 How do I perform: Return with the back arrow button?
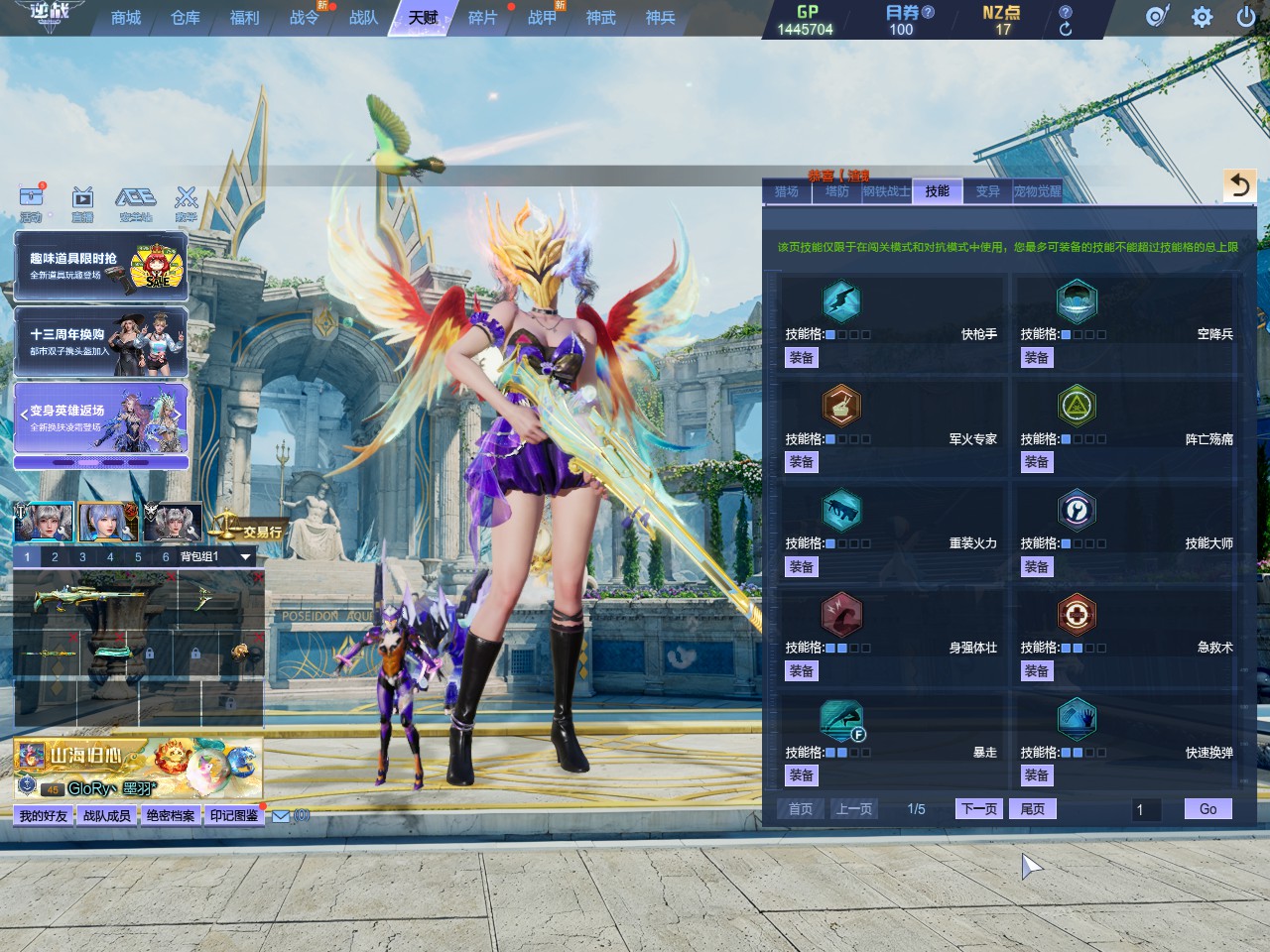(x=1239, y=185)
